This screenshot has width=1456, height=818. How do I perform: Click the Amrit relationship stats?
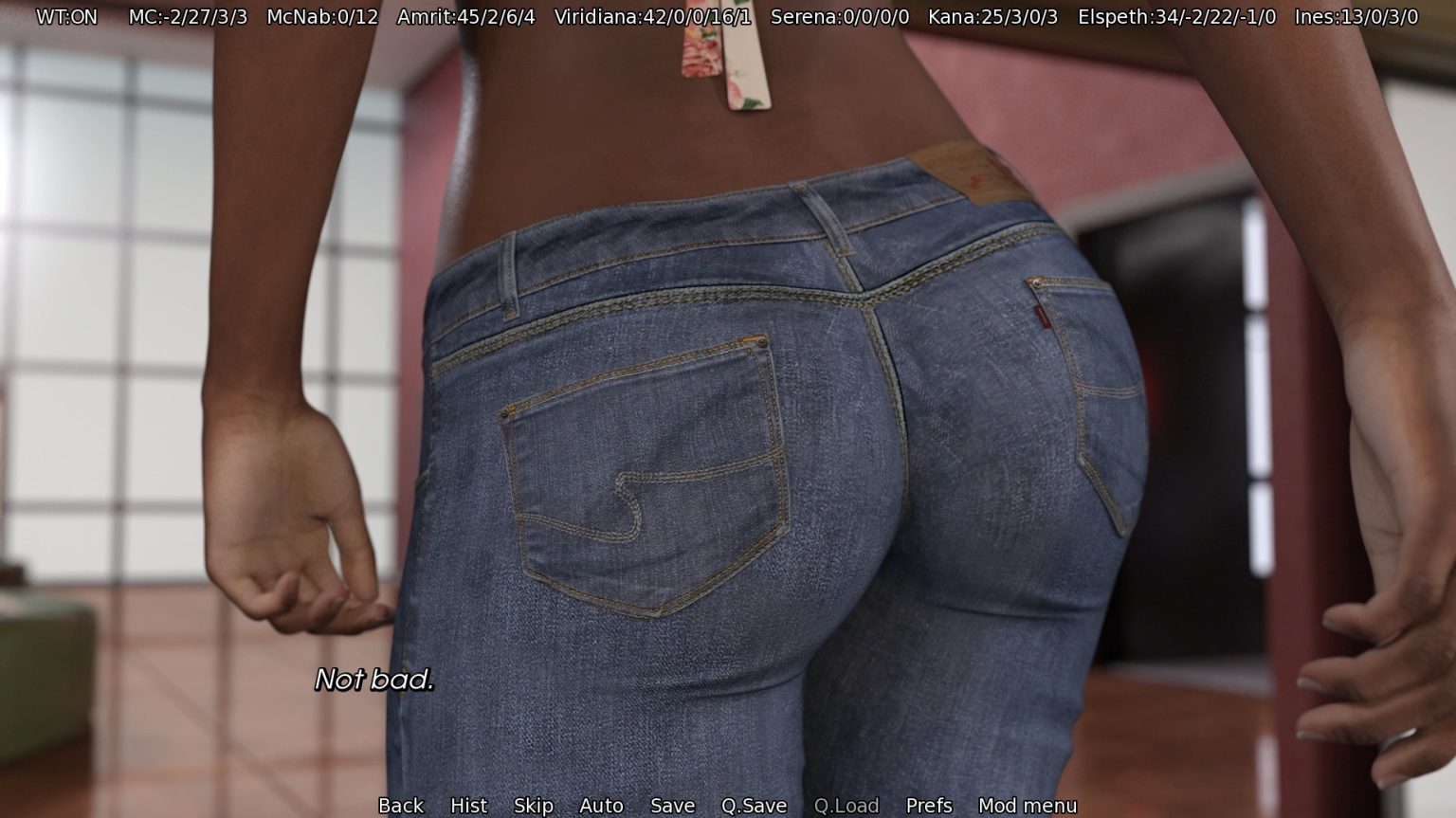pyautogui.click(x=464, y=16)
